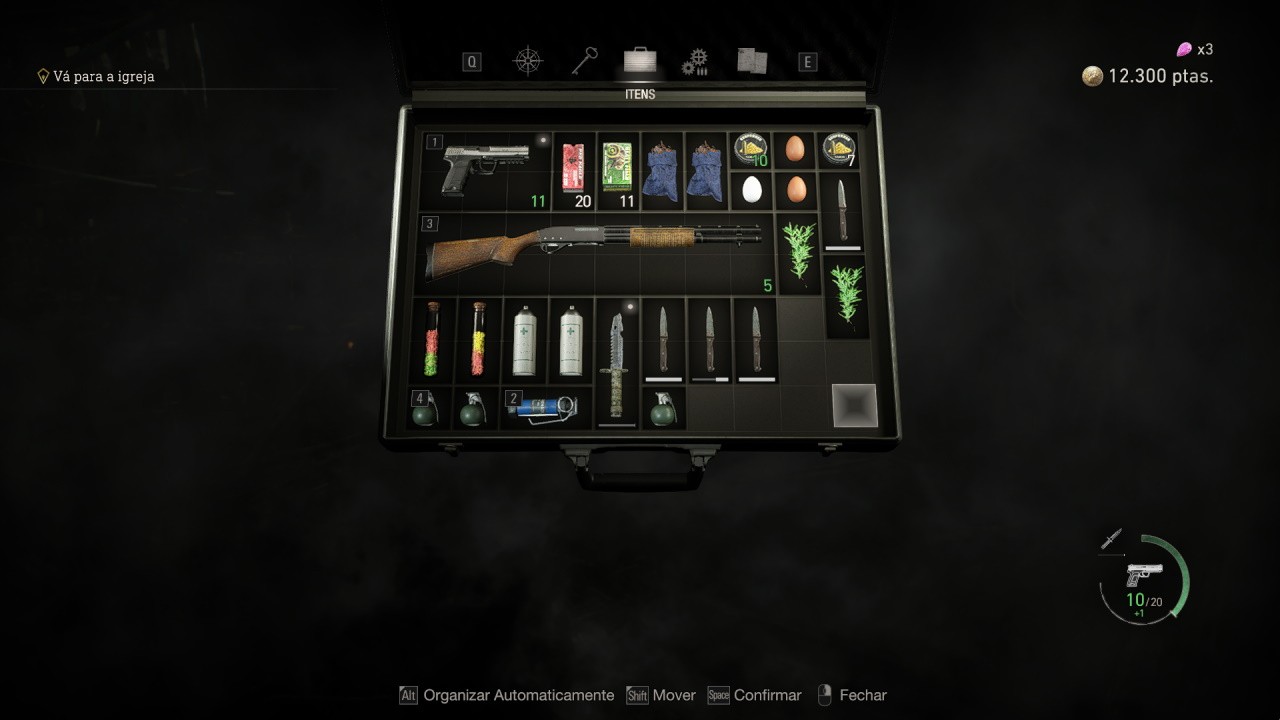Select the briefcase Itens tab
Screen dimensions: 1280x720
coord(640,61)
